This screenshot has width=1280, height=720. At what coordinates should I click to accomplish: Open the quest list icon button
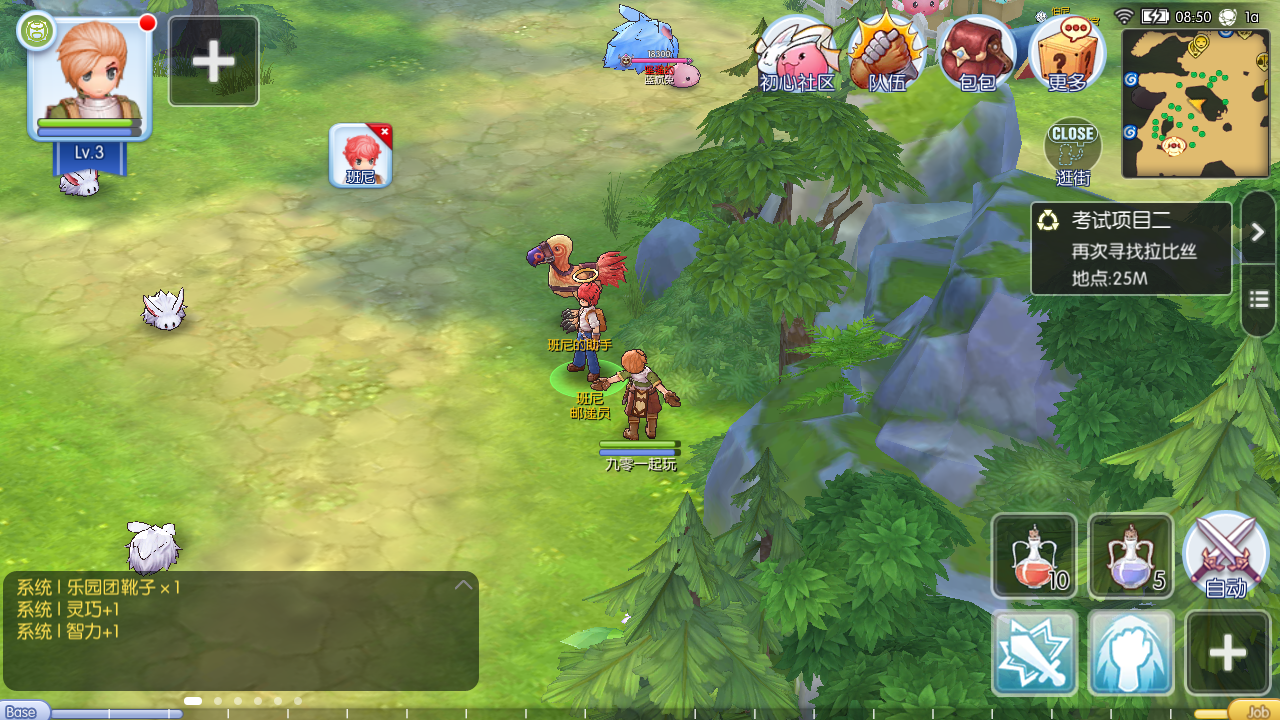(x=1258, y=299)
